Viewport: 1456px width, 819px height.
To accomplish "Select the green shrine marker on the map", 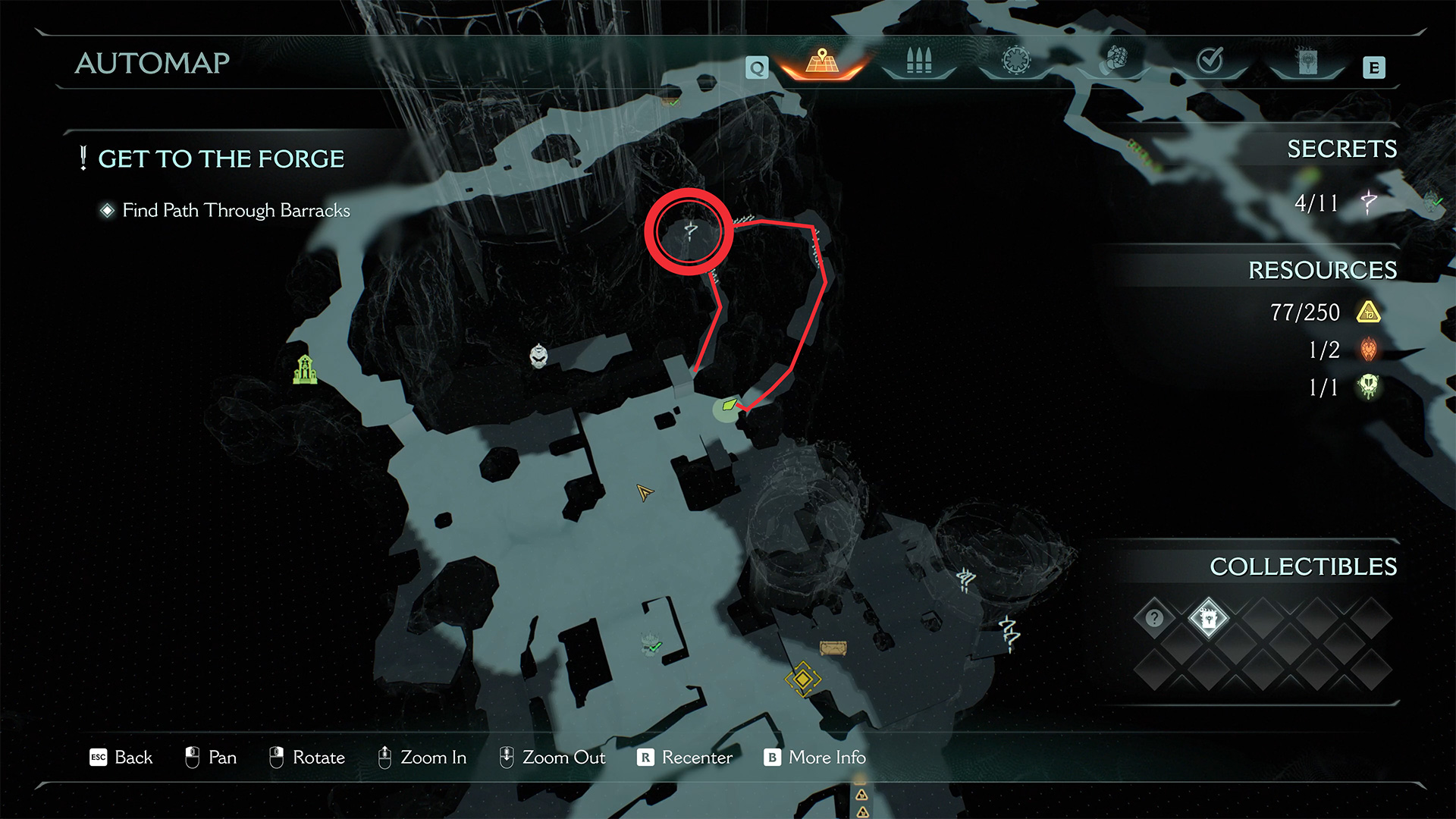I will [x=305, y=370].
